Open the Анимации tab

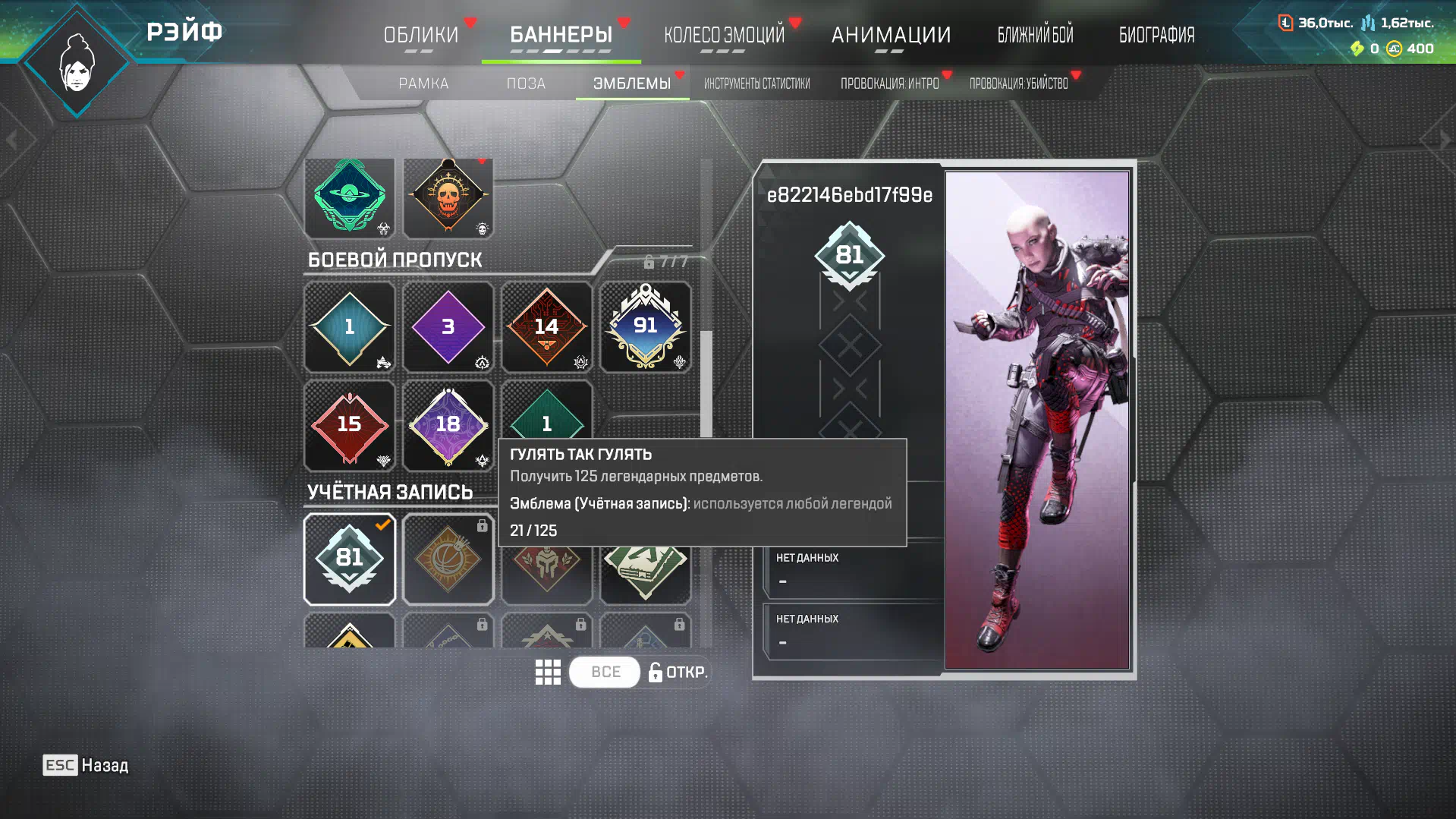[891, 35]
